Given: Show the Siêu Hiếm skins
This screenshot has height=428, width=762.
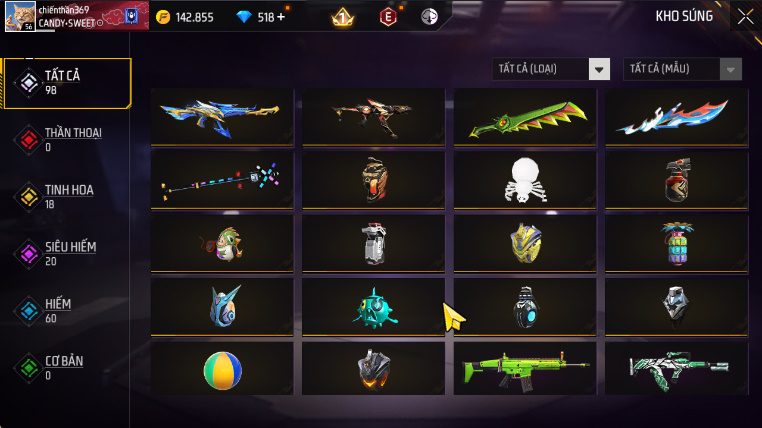Looking at the screenshot, I should [x=68, y=253].
